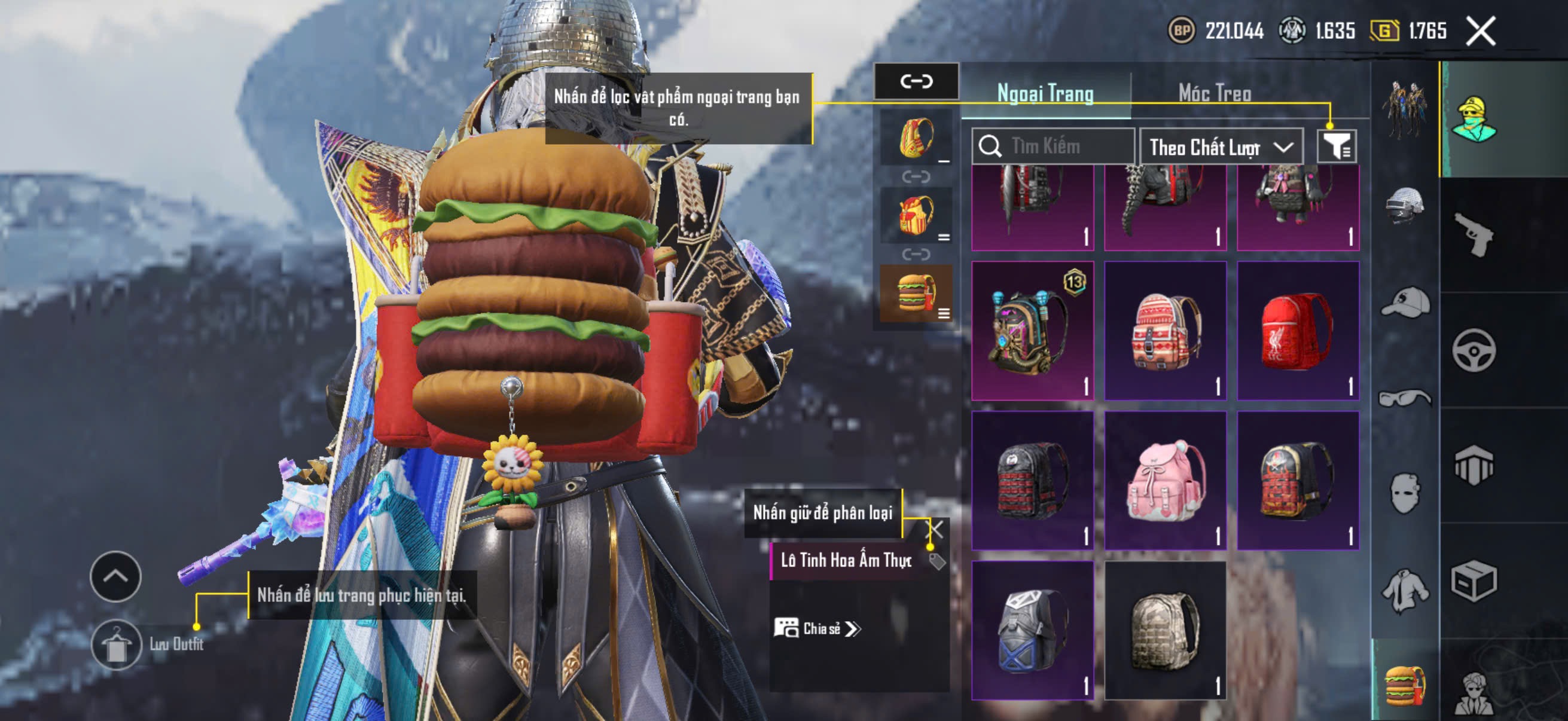Switch to the weapon skins pistol section
The height and width of the screenshot is (721, 1568).
[x=1473, y=235]
